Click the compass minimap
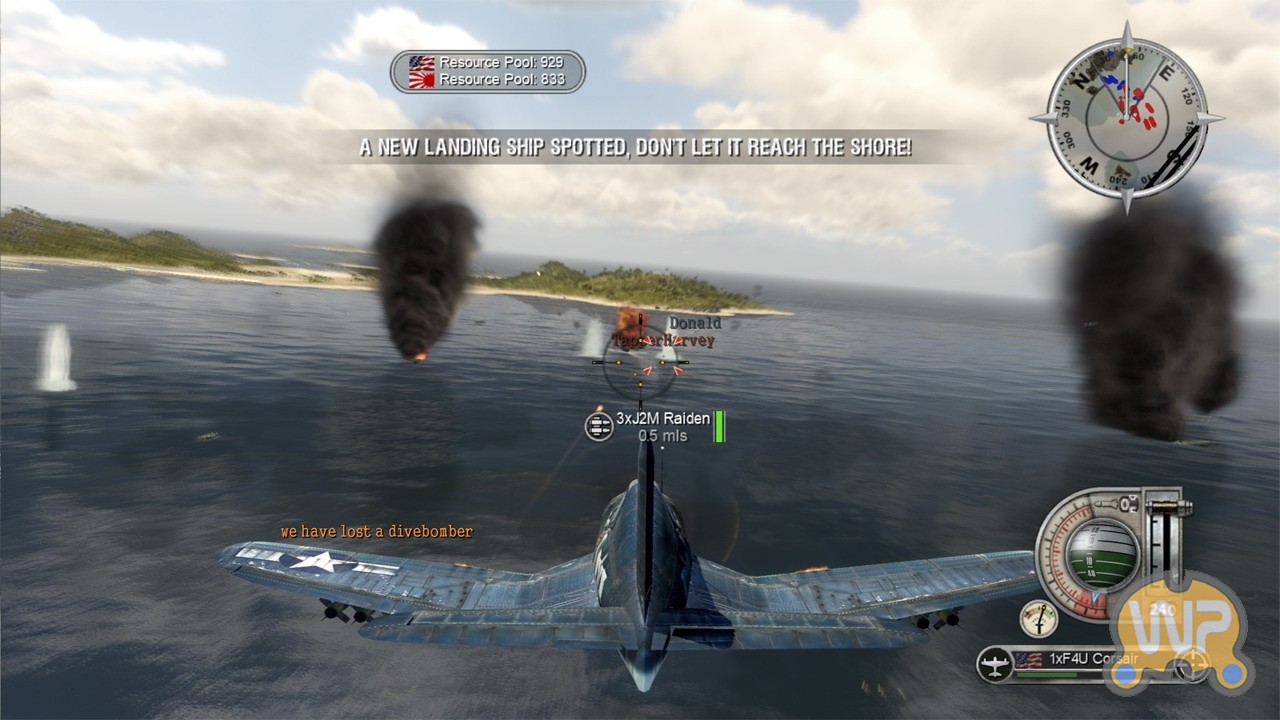 1127,118
